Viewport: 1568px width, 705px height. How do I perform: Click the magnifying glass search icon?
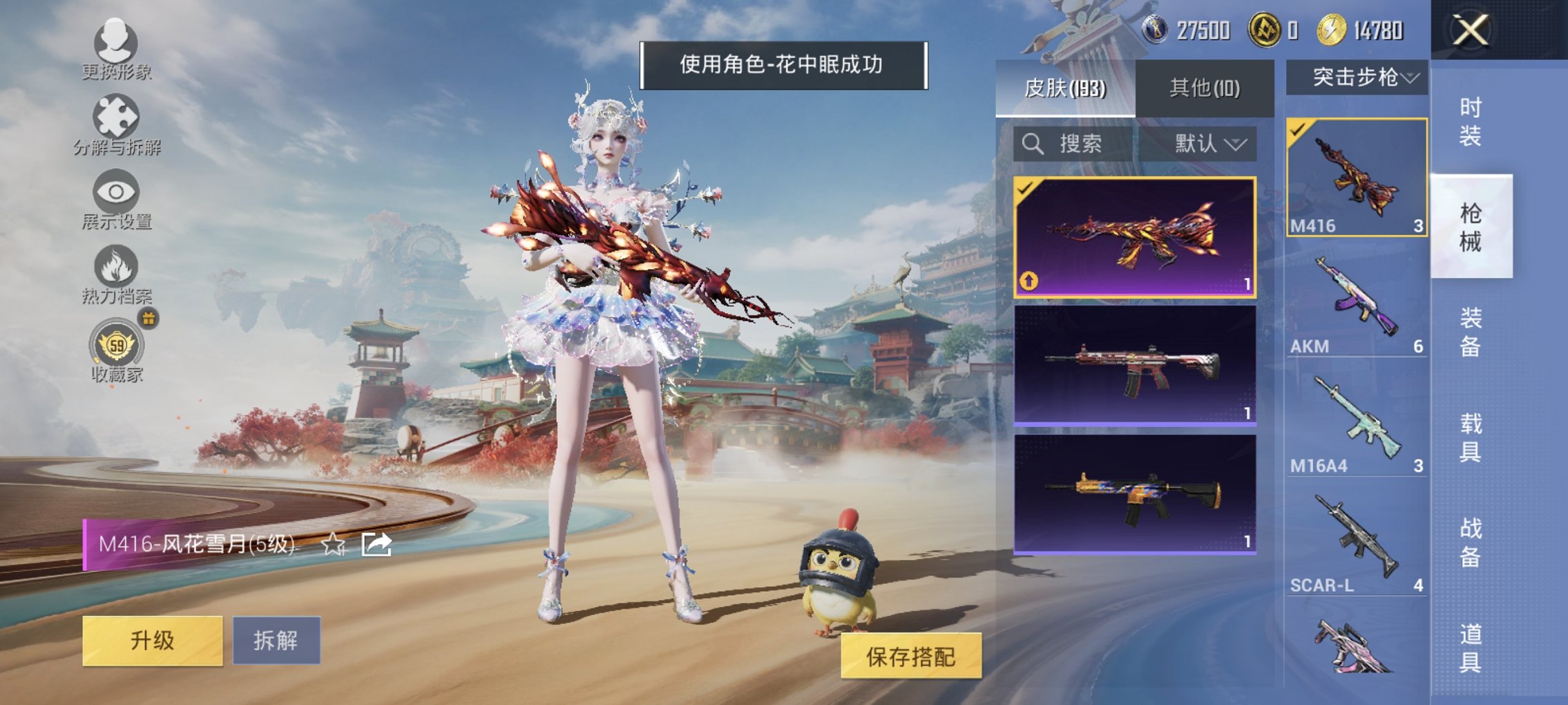pyautogui.click(x=1033, y=145)
